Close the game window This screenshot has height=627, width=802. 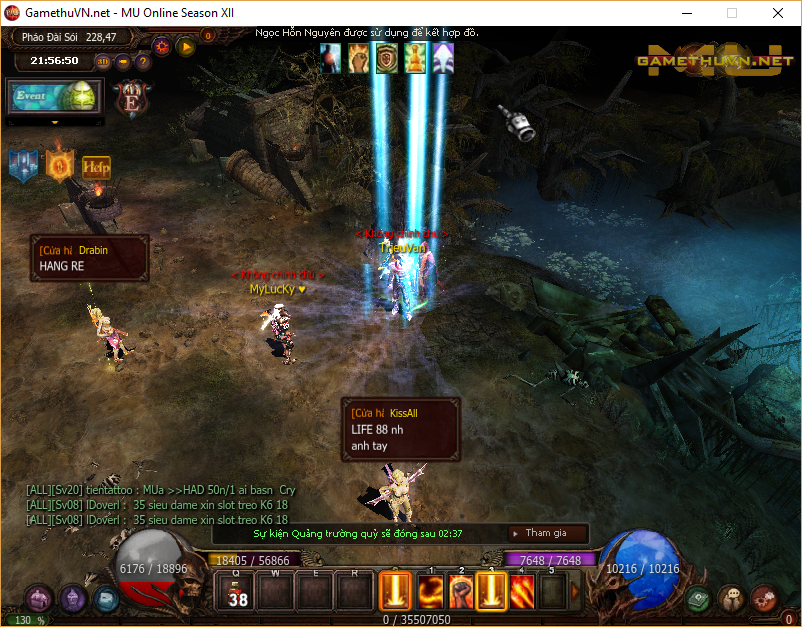click(778, 13)
